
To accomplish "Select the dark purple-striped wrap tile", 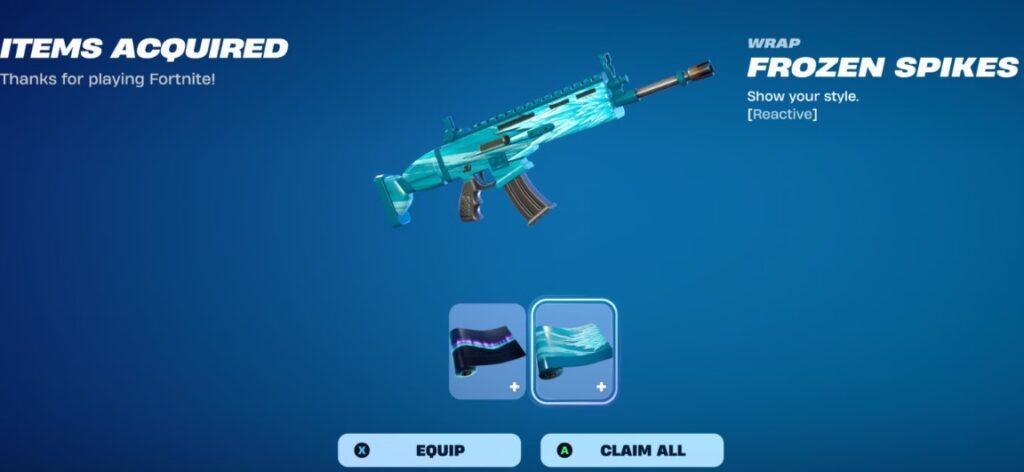I will coord(487,352).
